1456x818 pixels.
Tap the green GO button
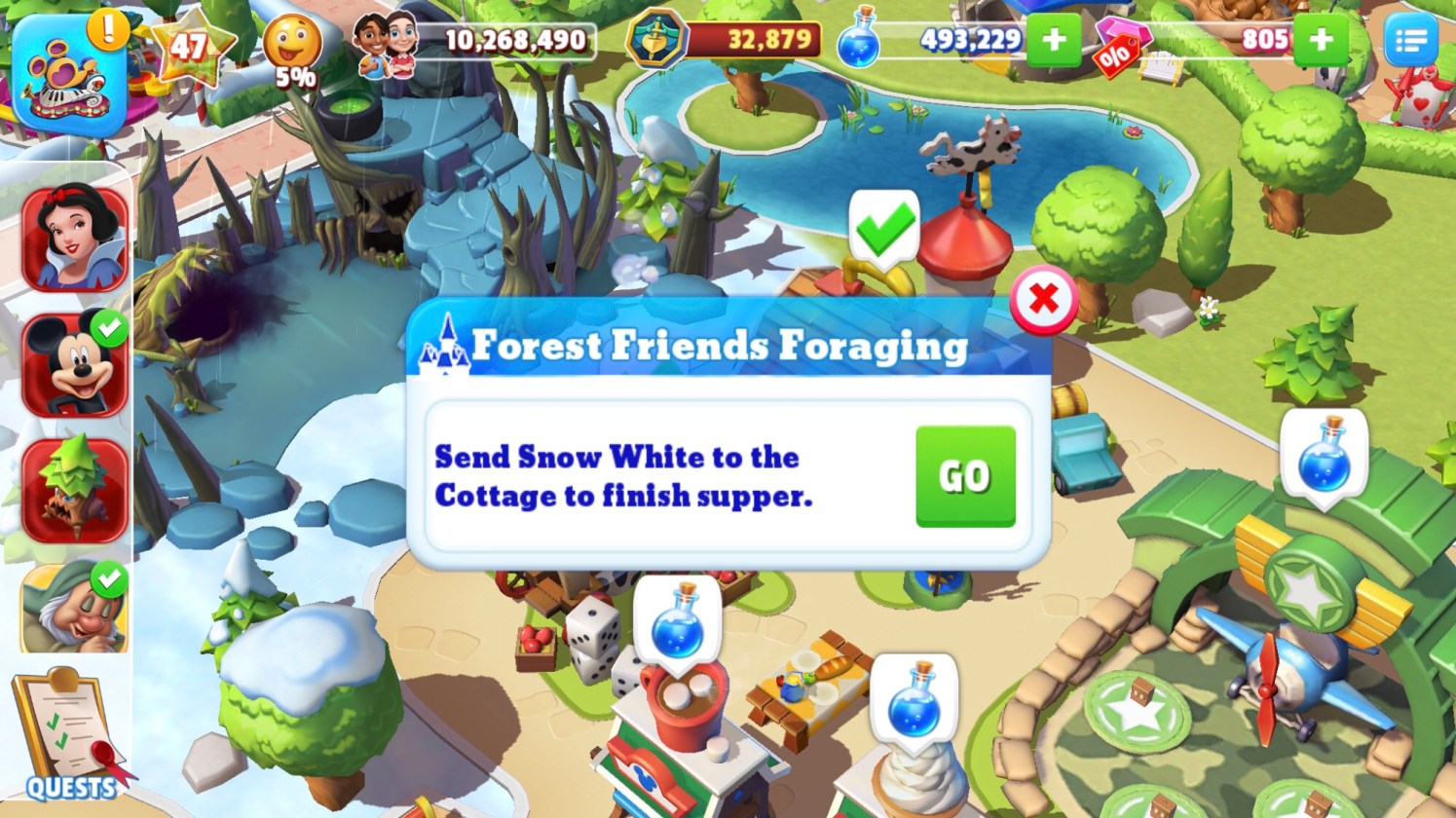tap(965, 476)
